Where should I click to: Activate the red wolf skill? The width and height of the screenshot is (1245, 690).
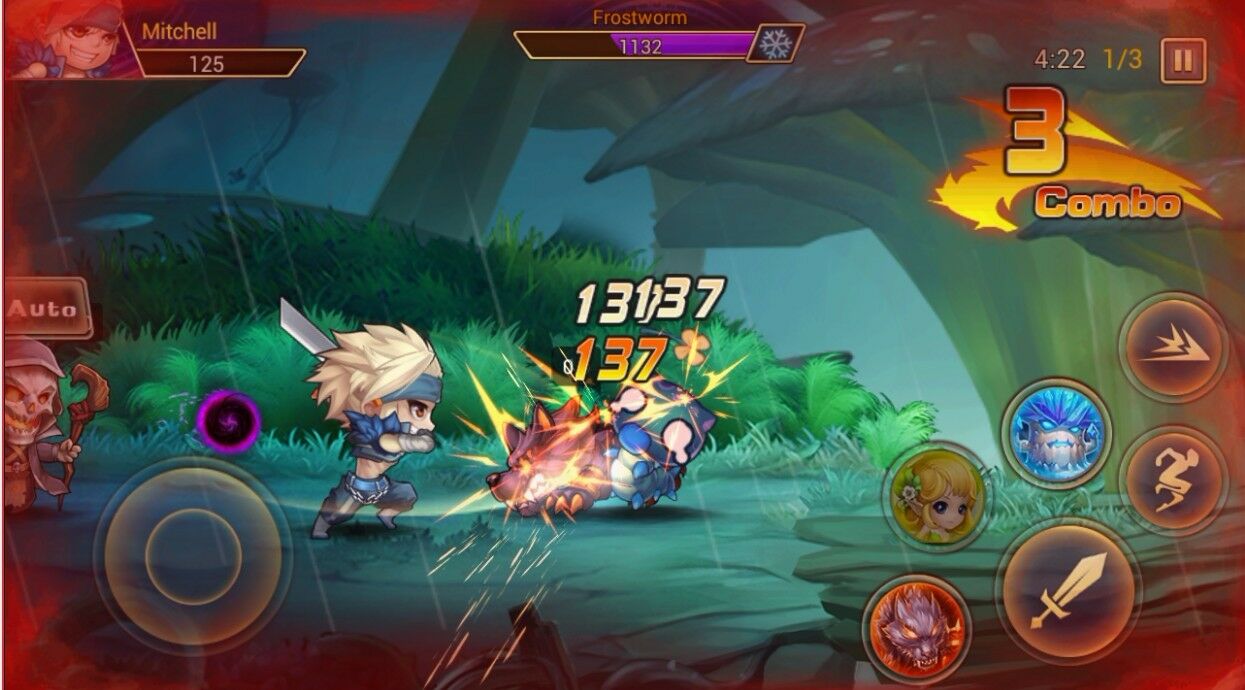915,624
